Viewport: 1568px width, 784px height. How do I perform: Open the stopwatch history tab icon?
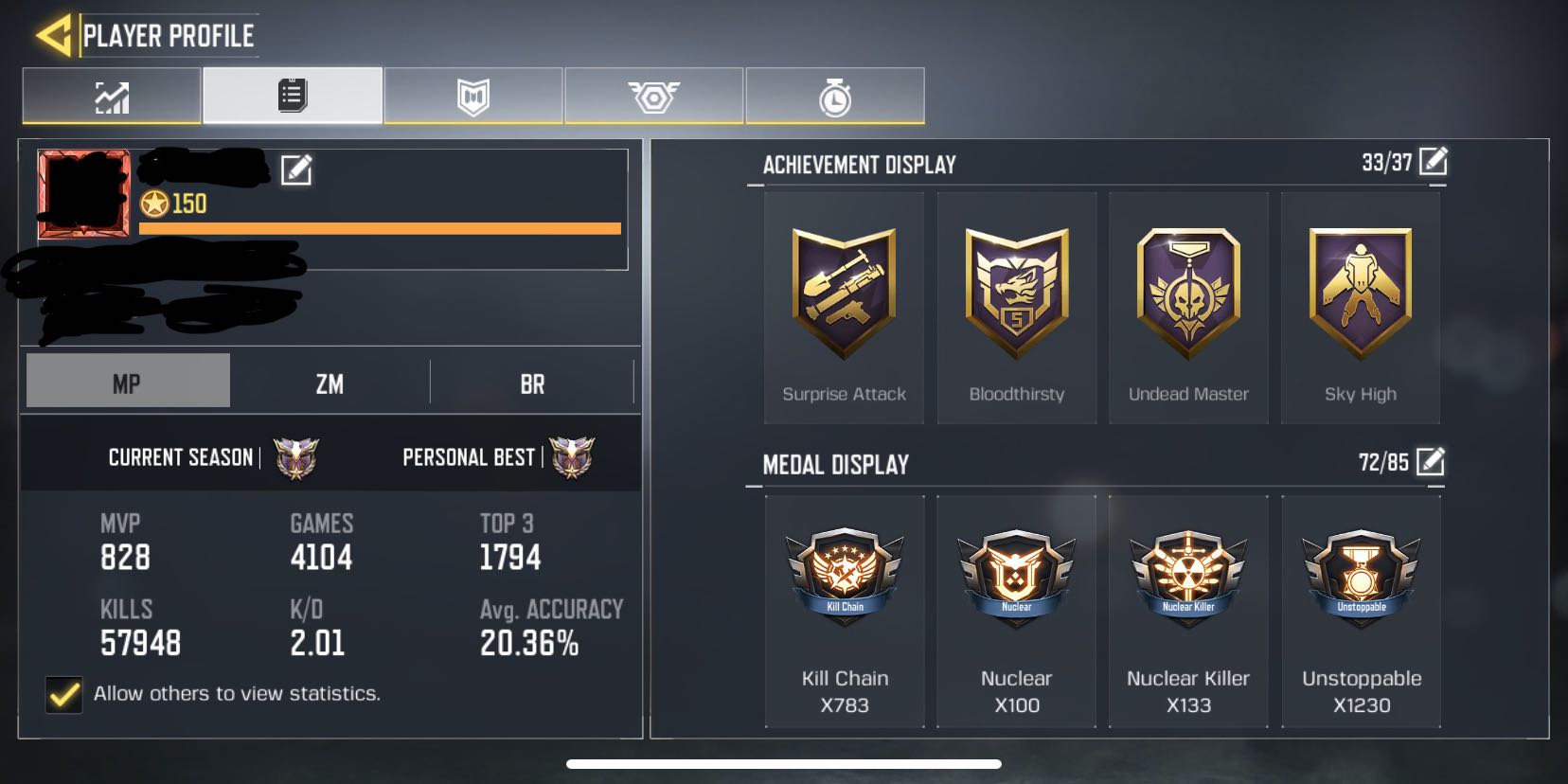[833, 94]
